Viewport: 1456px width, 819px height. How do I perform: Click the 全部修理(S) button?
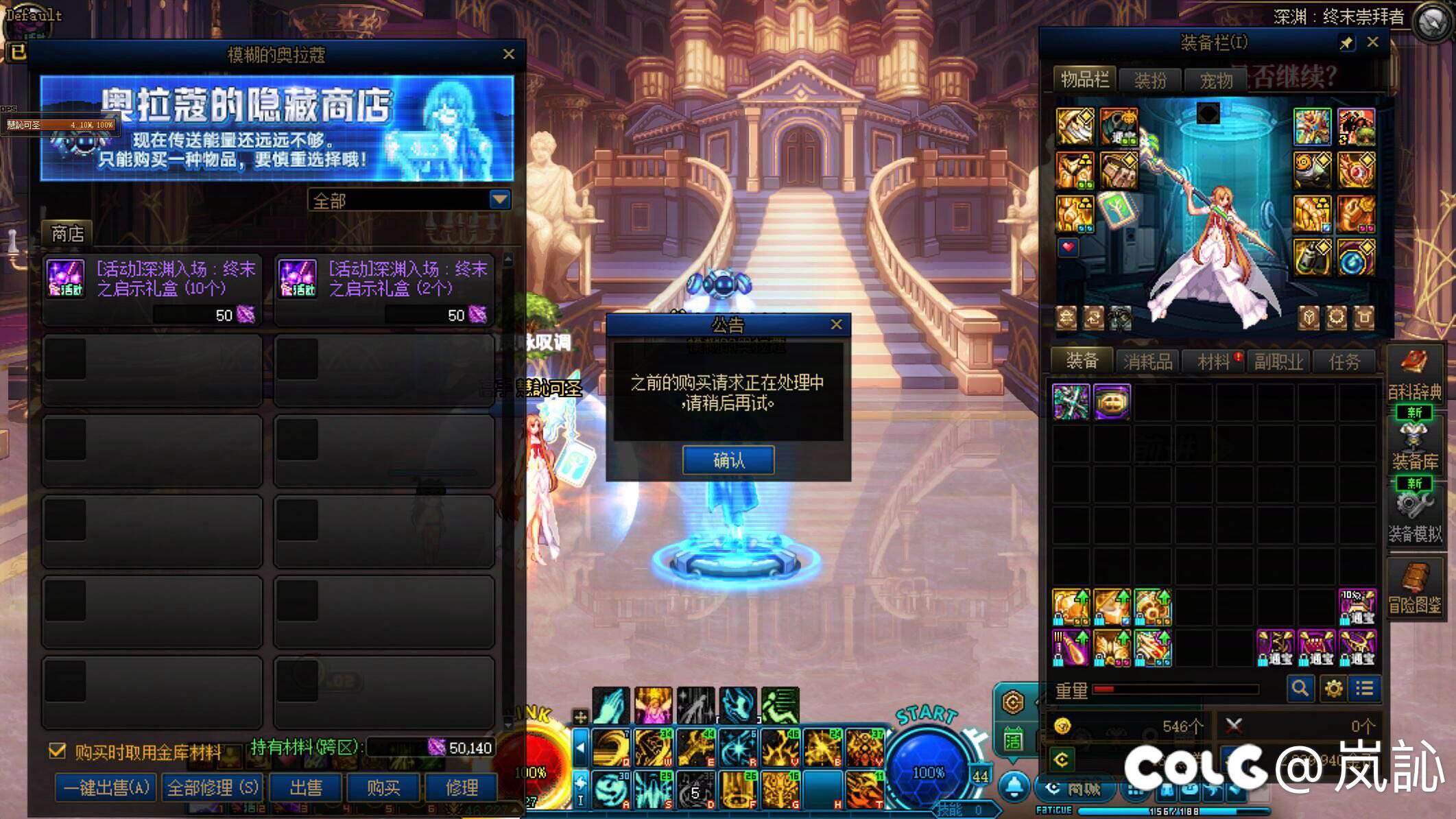pos(213,787)
